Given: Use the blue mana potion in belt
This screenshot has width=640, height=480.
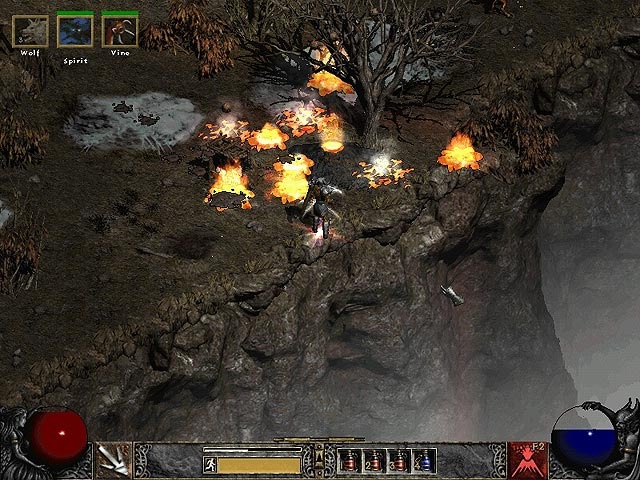Looking at the screenshot, I should pos(425,461).
